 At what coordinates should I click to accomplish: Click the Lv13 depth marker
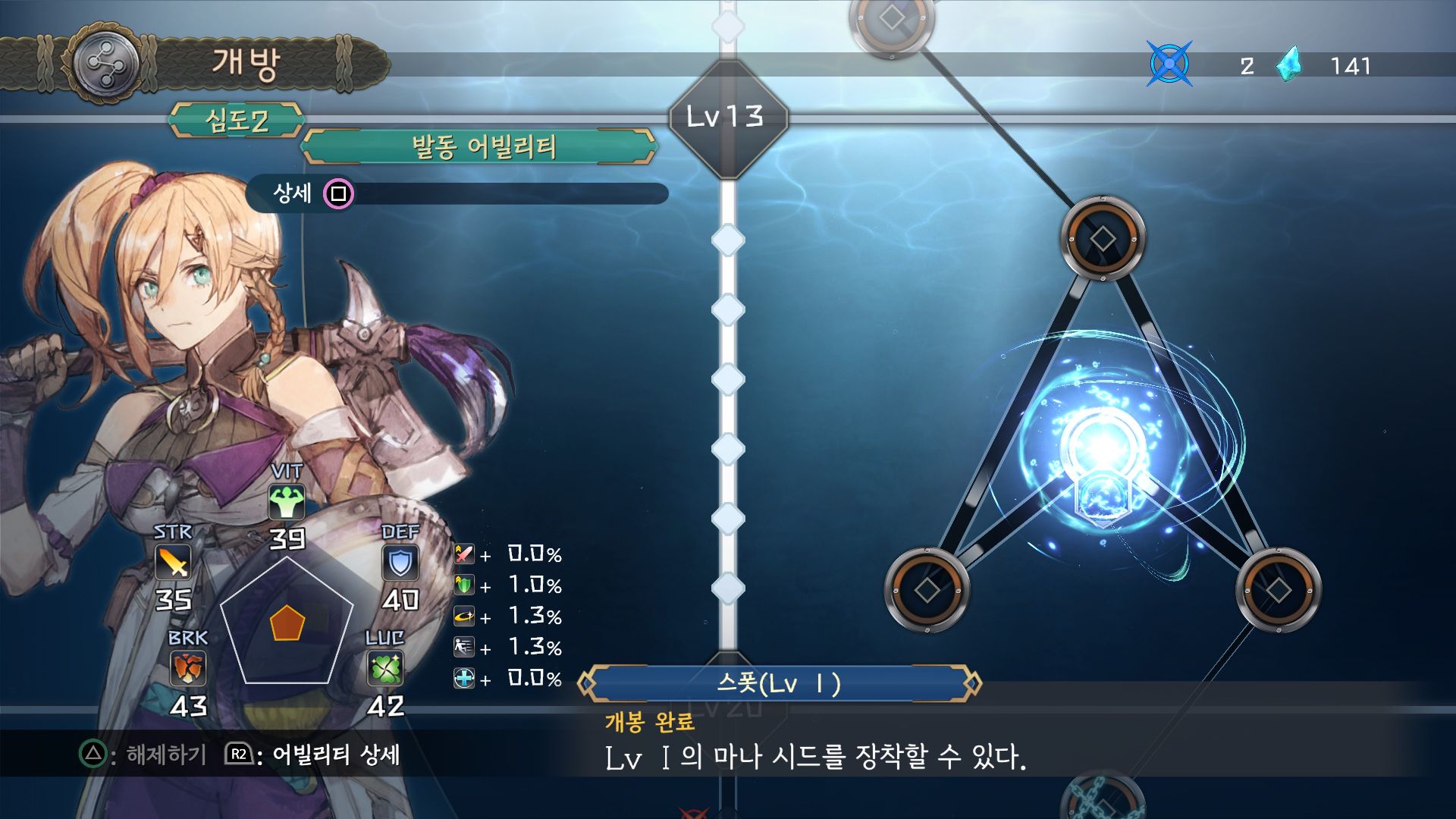tap(727, 118)
